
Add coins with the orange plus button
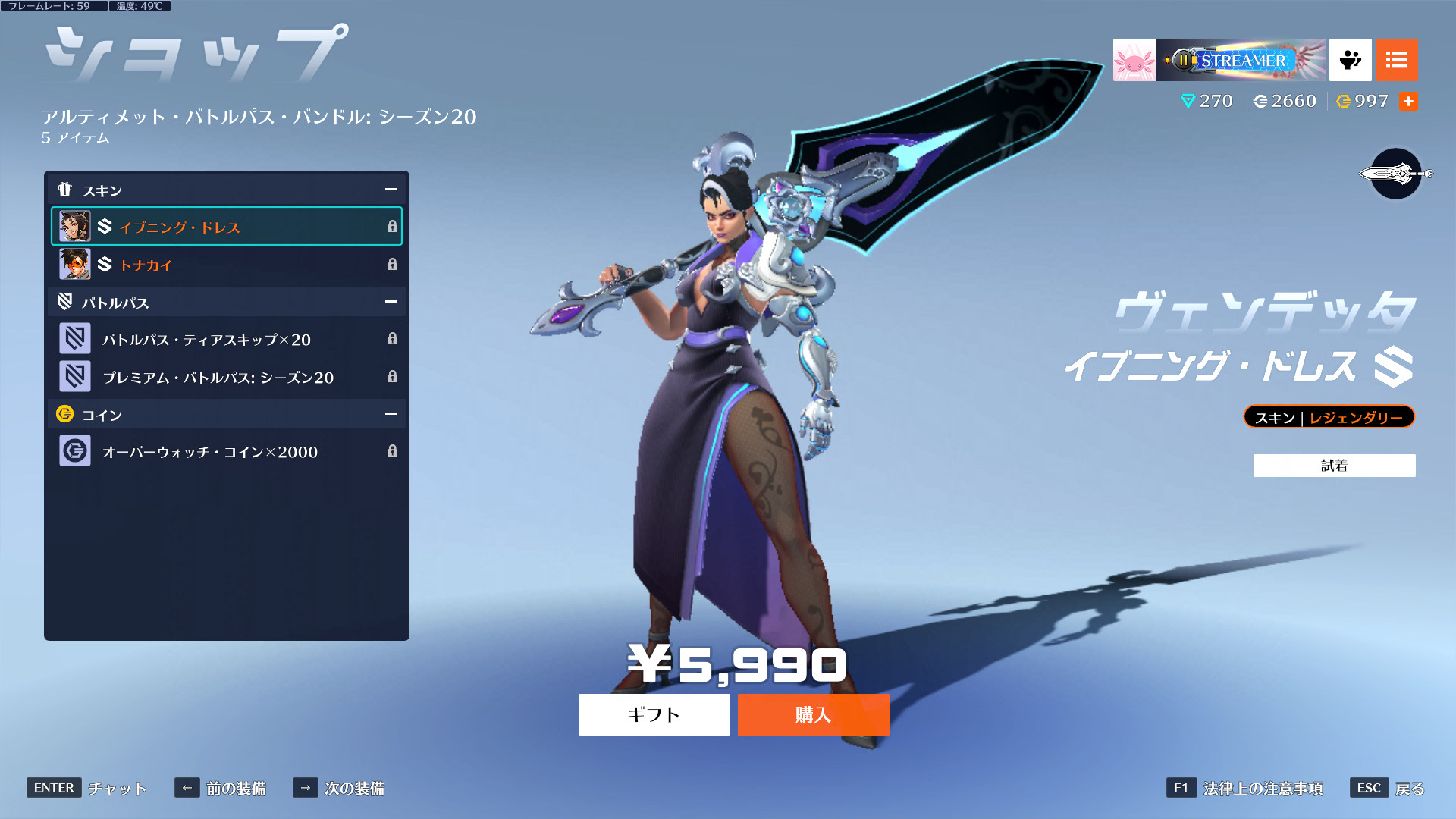tap(1408, 102)
